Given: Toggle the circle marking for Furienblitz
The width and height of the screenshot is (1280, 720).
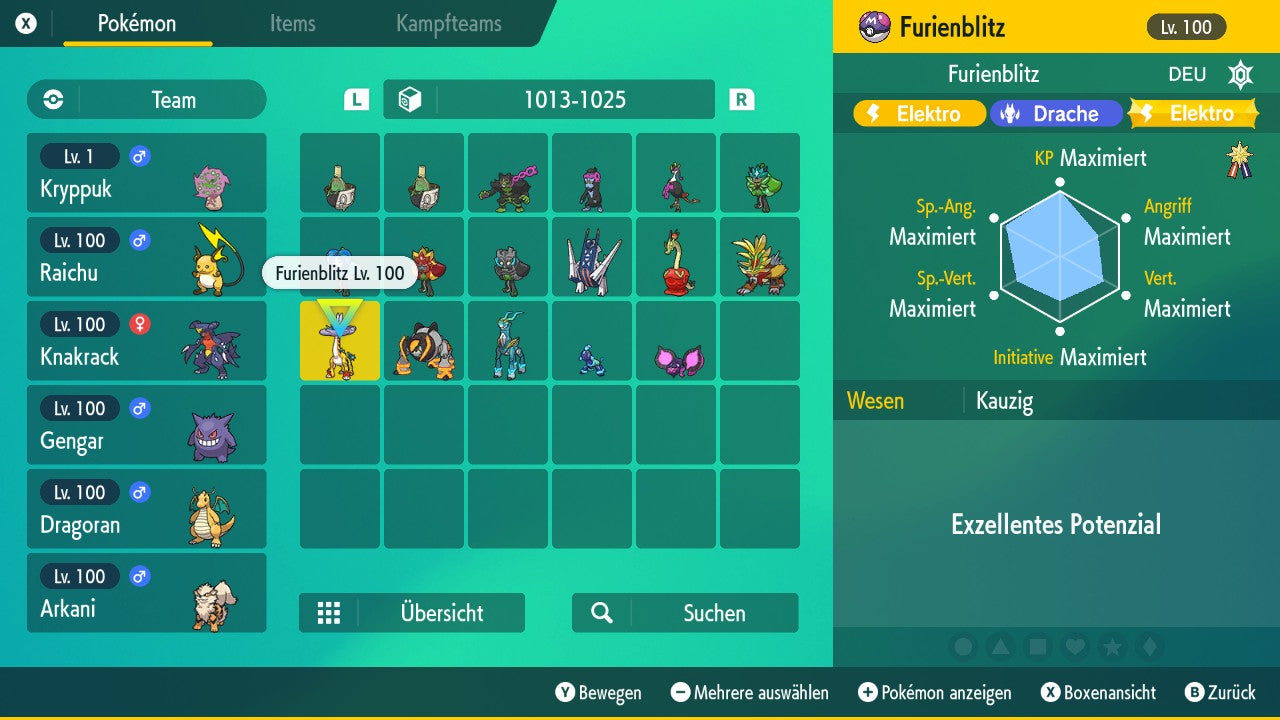Looking at the screenshot, I should pos(962,647).
